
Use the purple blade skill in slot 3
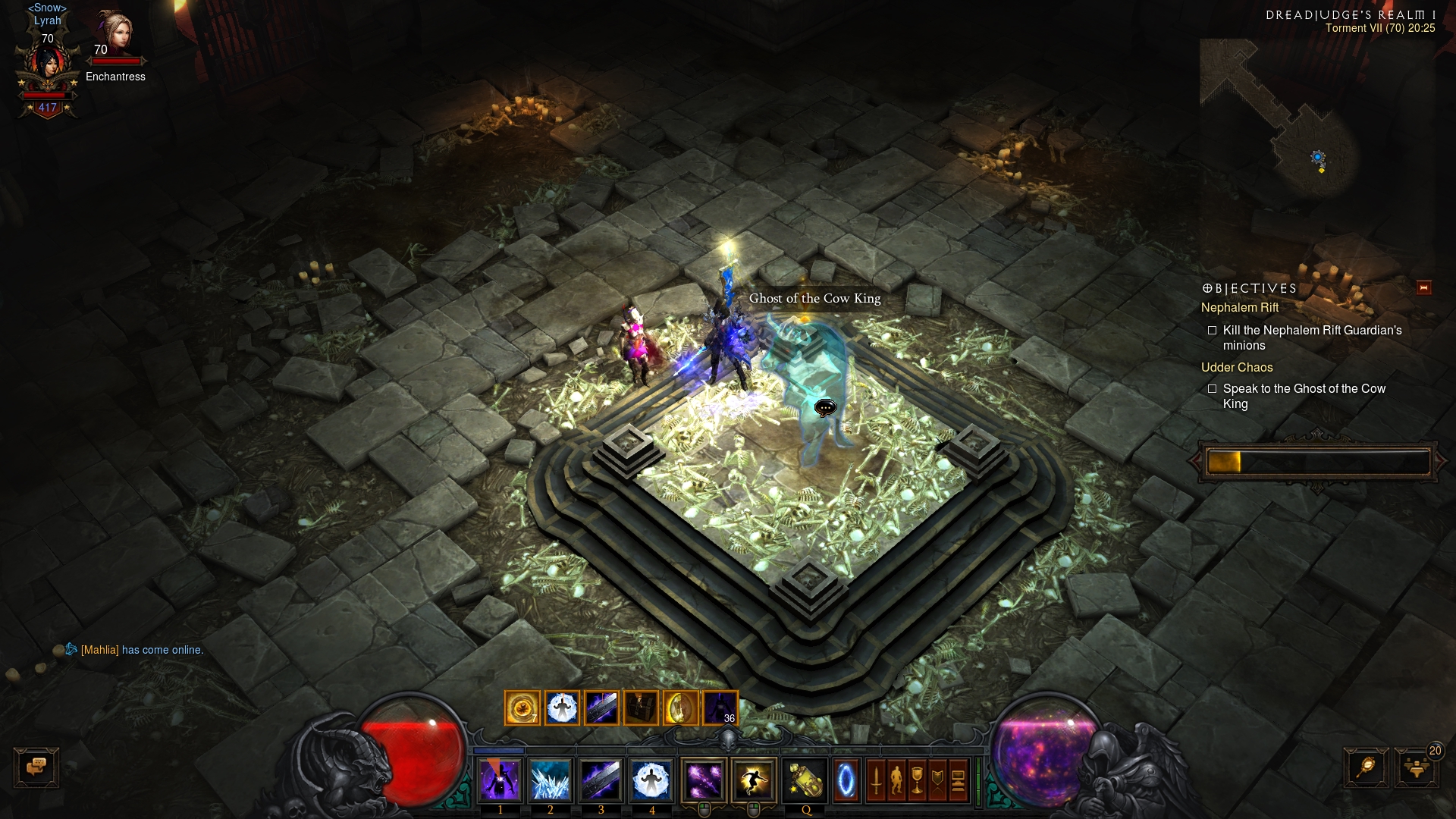tap(601, 780)
